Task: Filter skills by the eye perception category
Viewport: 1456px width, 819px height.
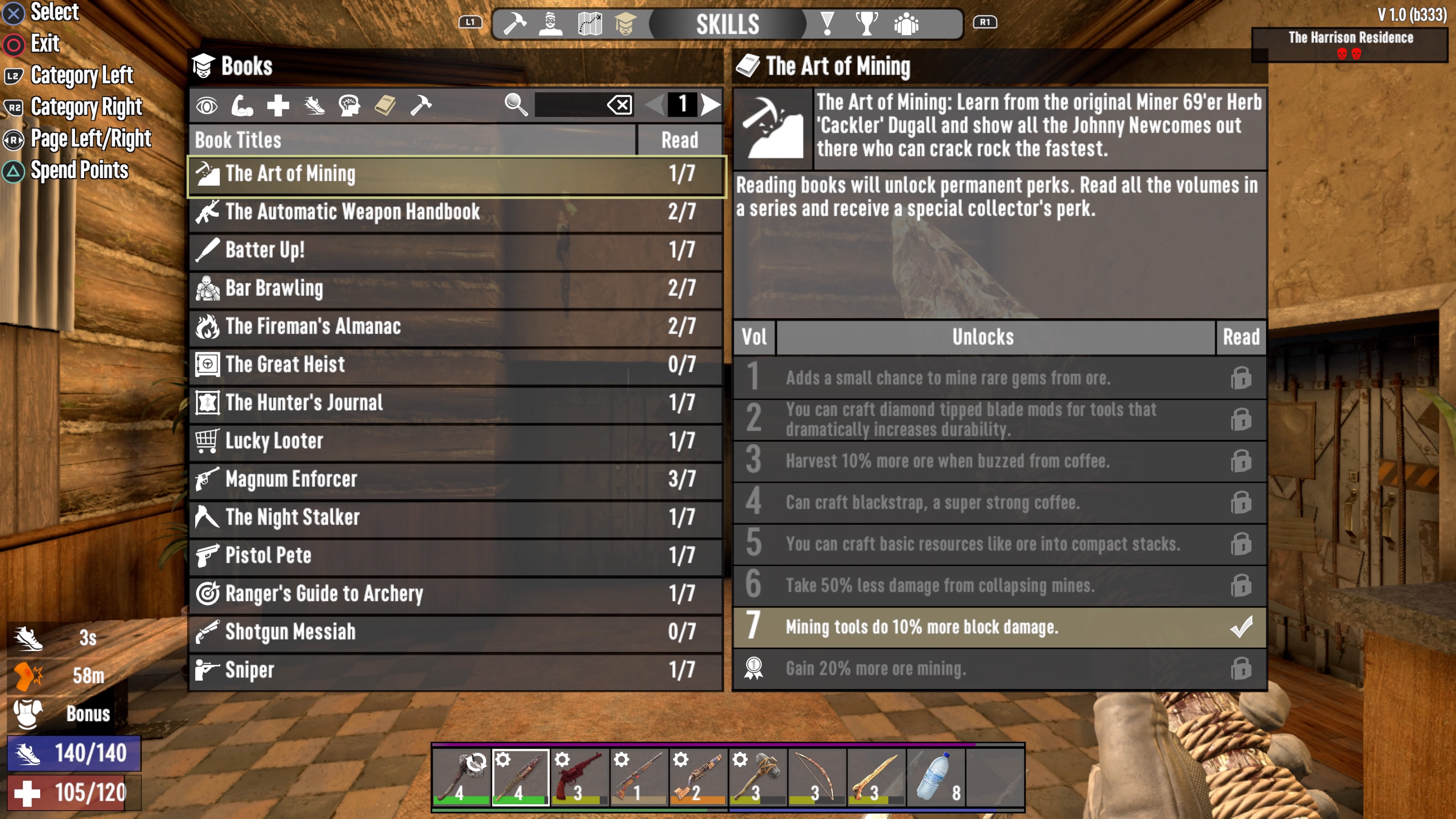Action: tap(207, 106)
